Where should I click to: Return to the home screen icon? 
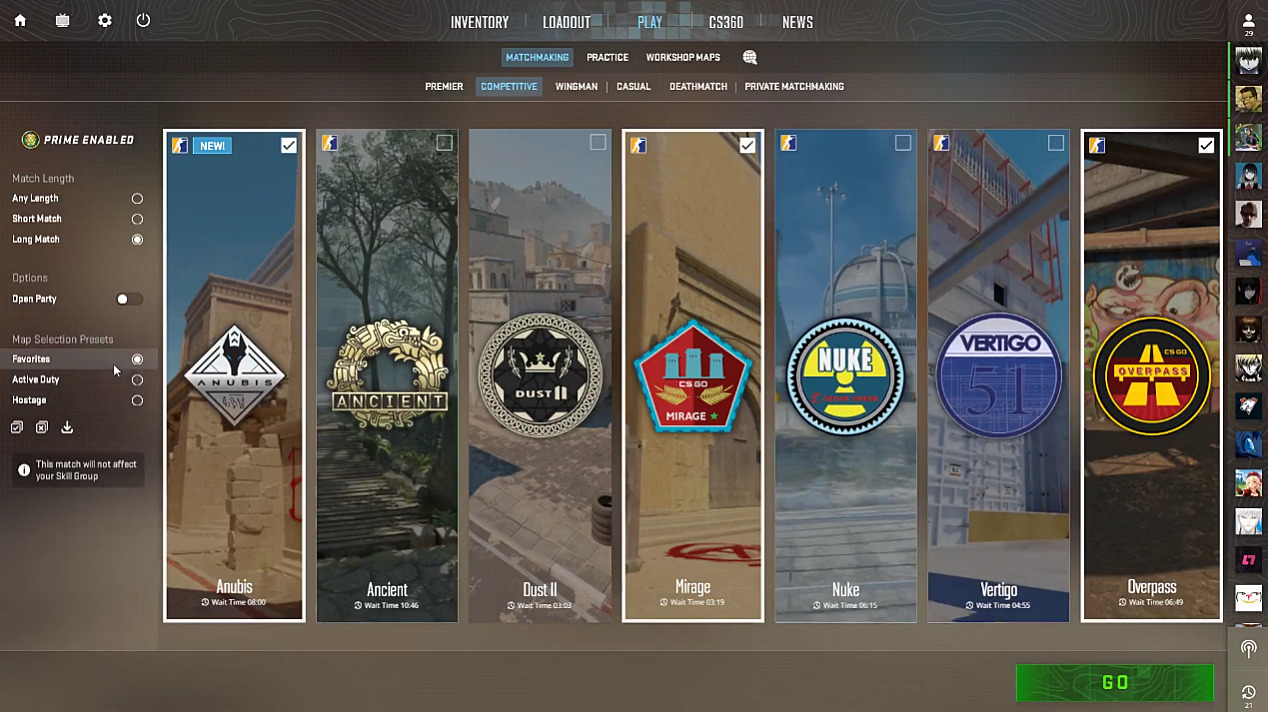coord(20,21)
